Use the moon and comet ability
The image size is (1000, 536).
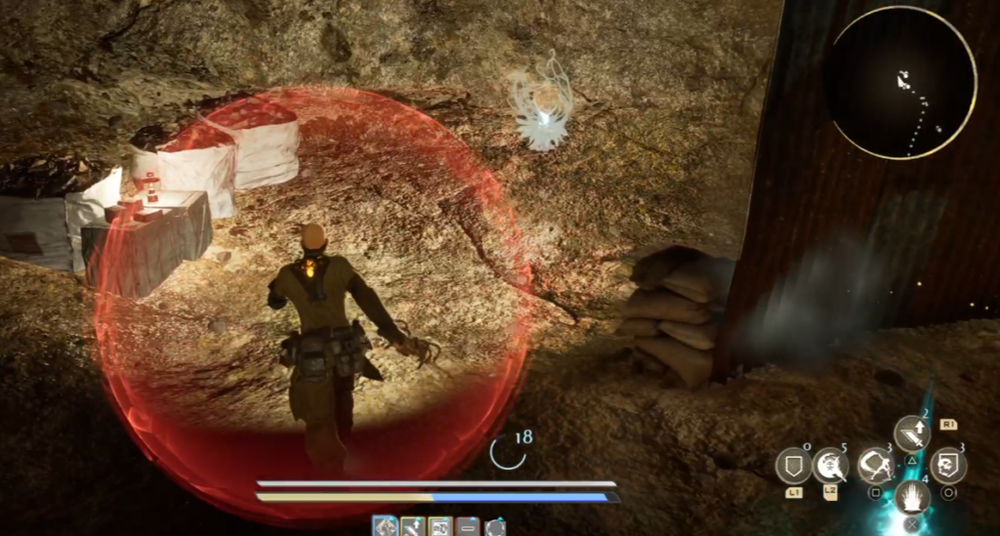pos(830,465)
